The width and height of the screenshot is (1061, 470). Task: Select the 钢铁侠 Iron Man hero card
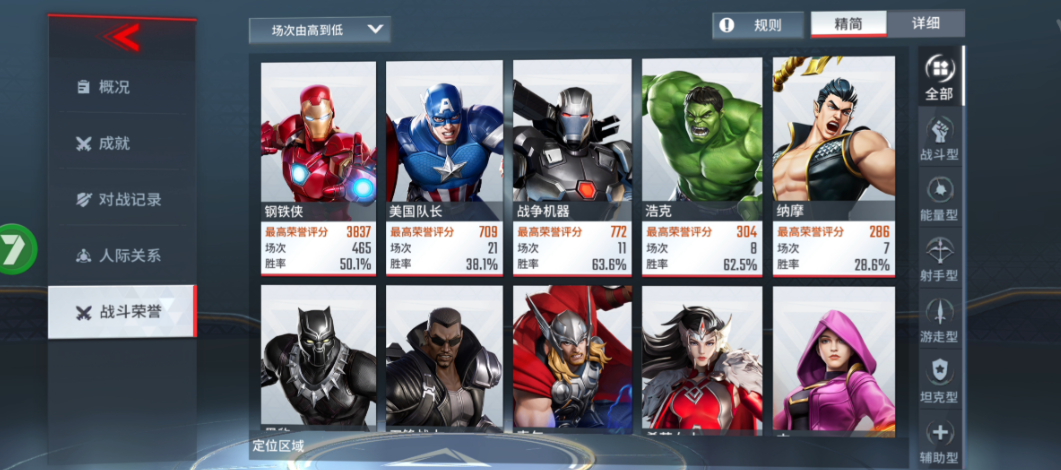coord(318,167)
